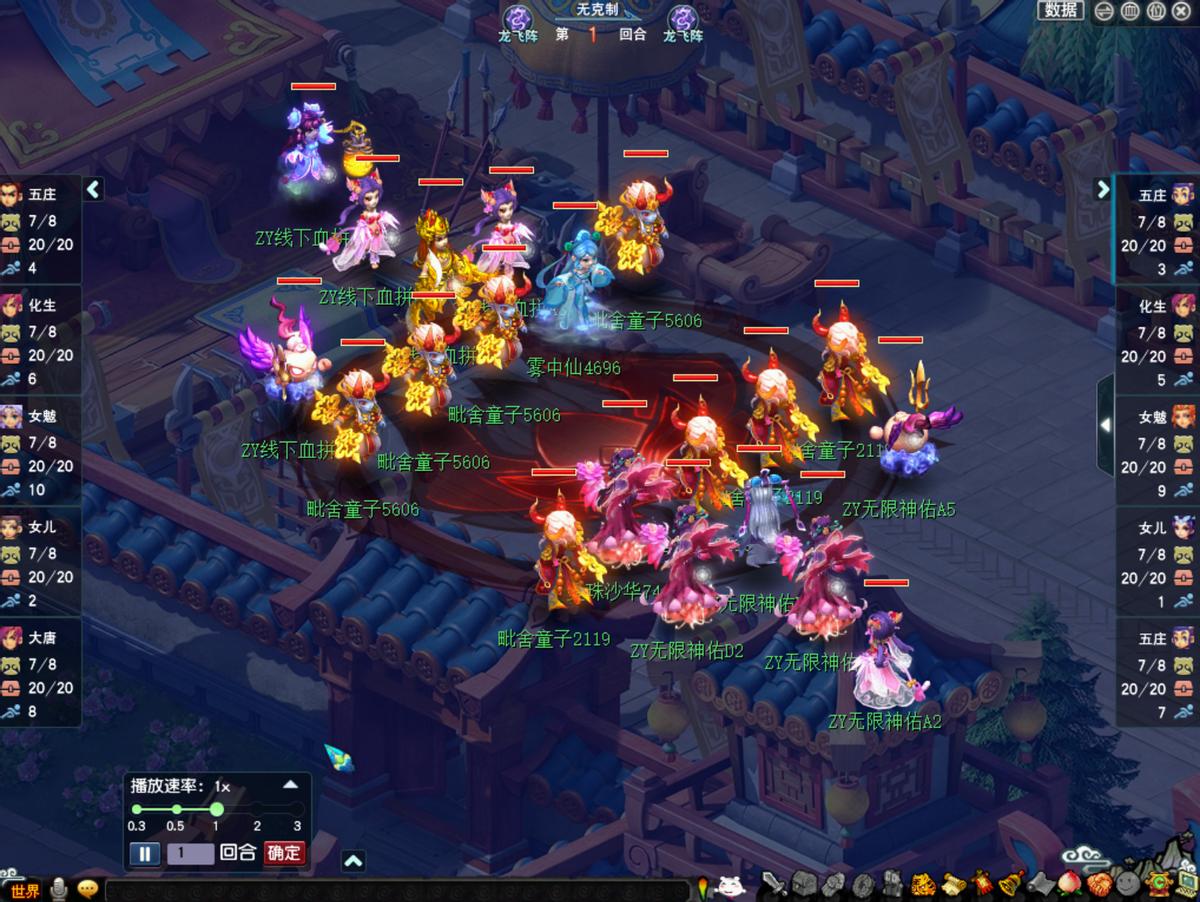Toggle the 血 health display button

tap(1130, 11)
